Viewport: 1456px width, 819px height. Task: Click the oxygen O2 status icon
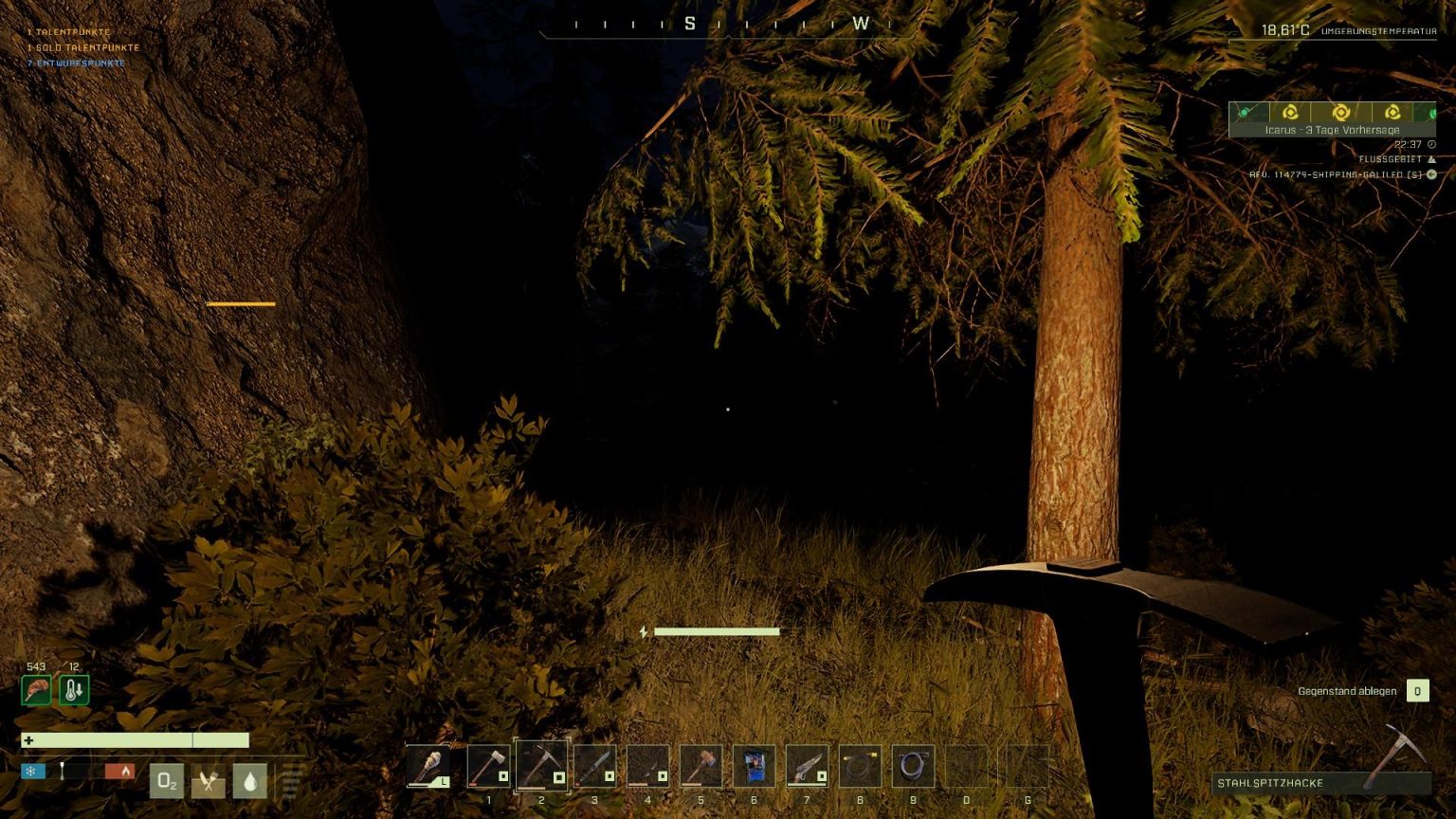click(168, 780)
